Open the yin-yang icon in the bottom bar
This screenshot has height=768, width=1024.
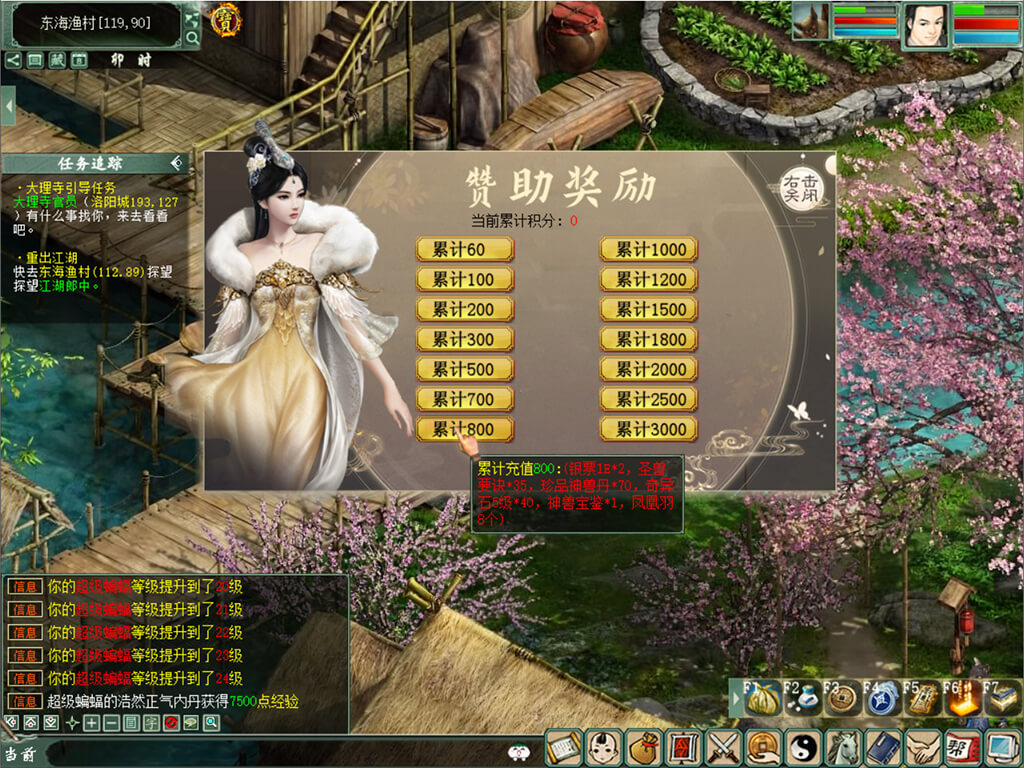coord(802,747)
